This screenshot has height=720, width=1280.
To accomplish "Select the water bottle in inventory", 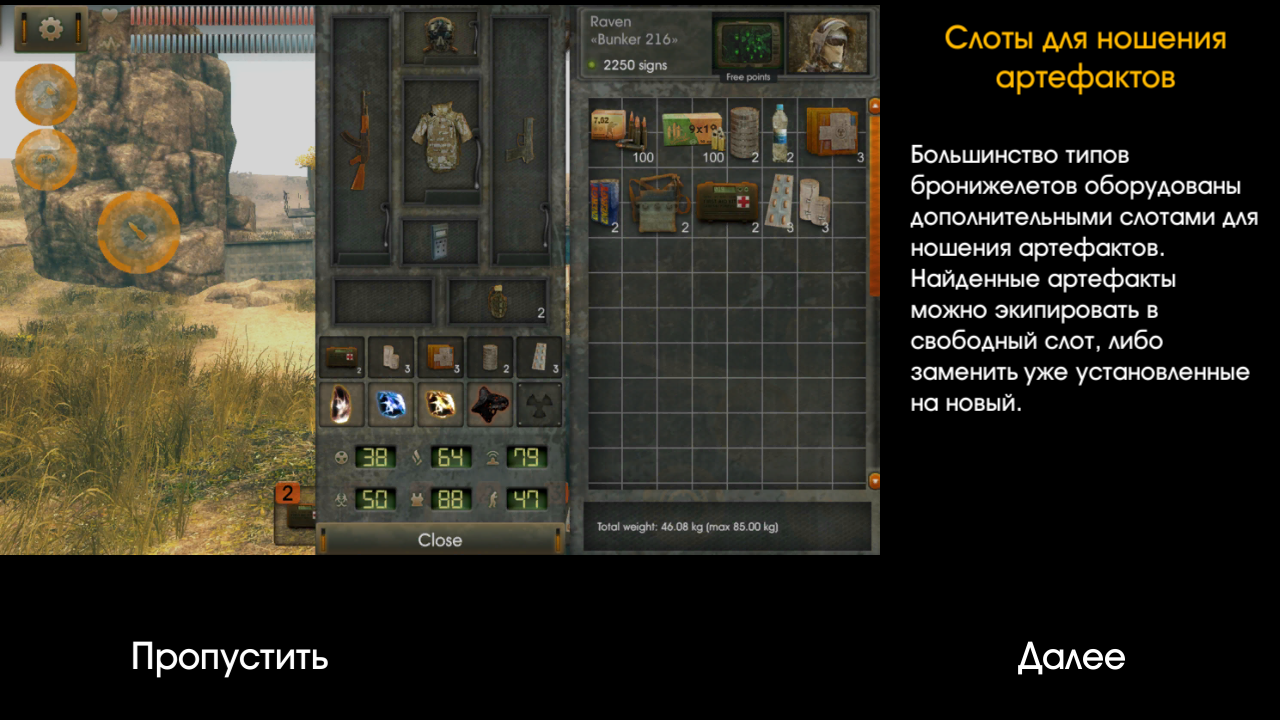I will 780,132.
